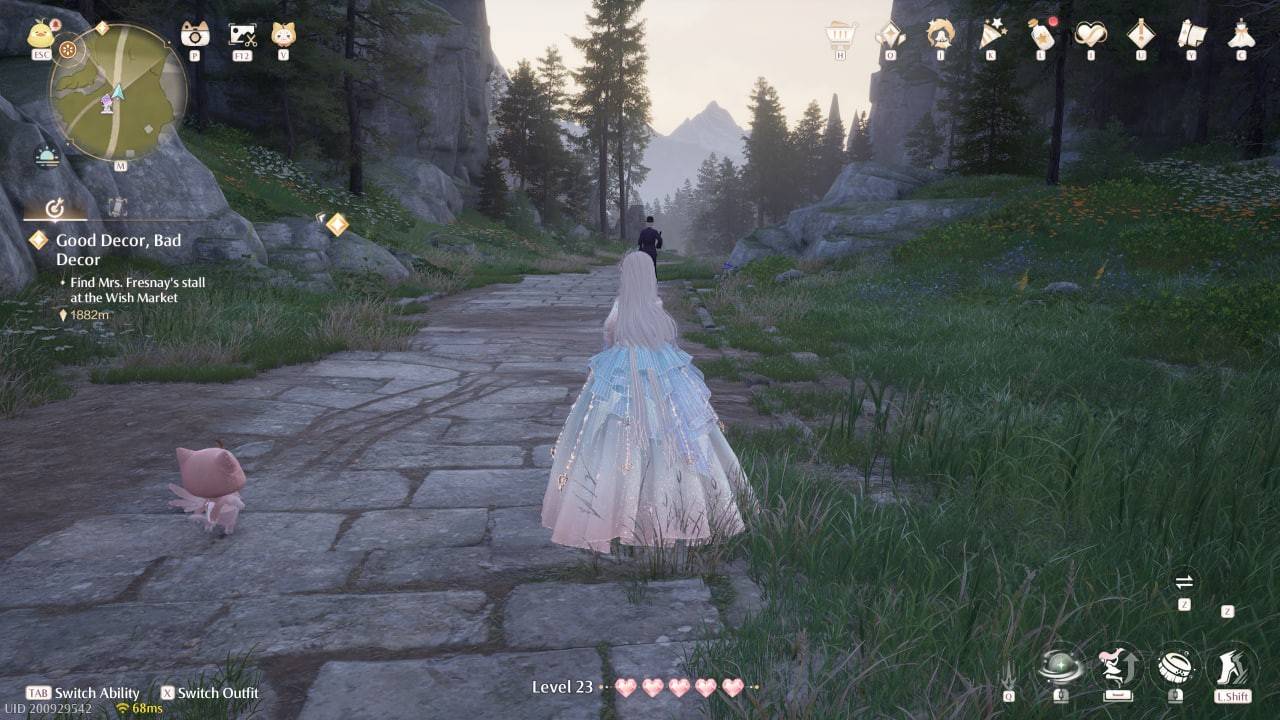Open the shopping cart store icon
Image resolution: width=1280 pixels, height=720 pixels.
click(x=841, y=35)
